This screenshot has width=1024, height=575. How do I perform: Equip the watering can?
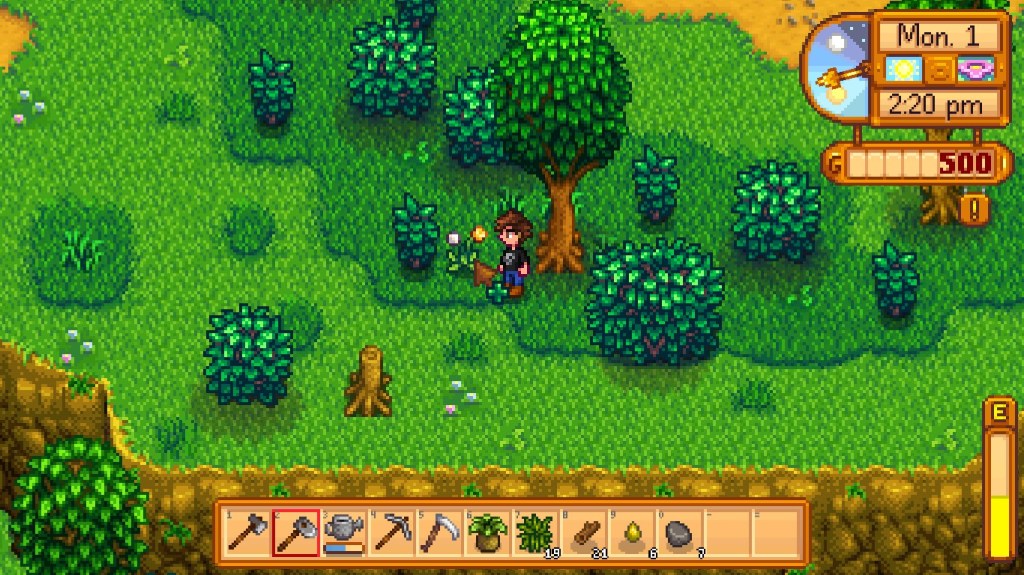point(343,533)
